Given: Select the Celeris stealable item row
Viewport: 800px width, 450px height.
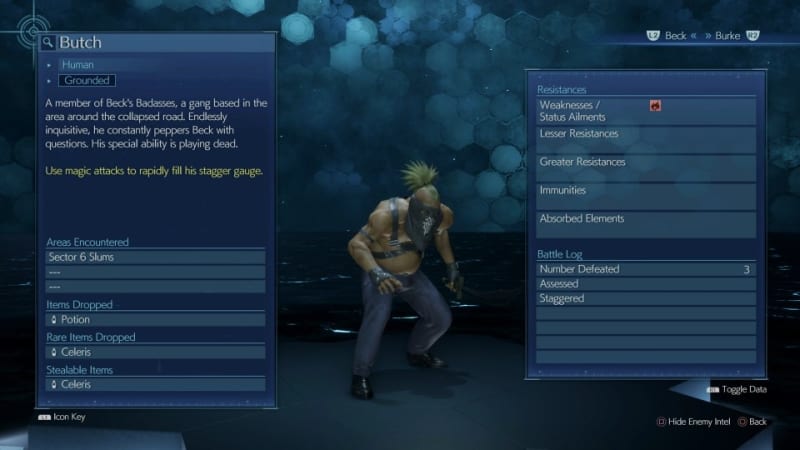Looking at the screenshot, I should 155,384.
